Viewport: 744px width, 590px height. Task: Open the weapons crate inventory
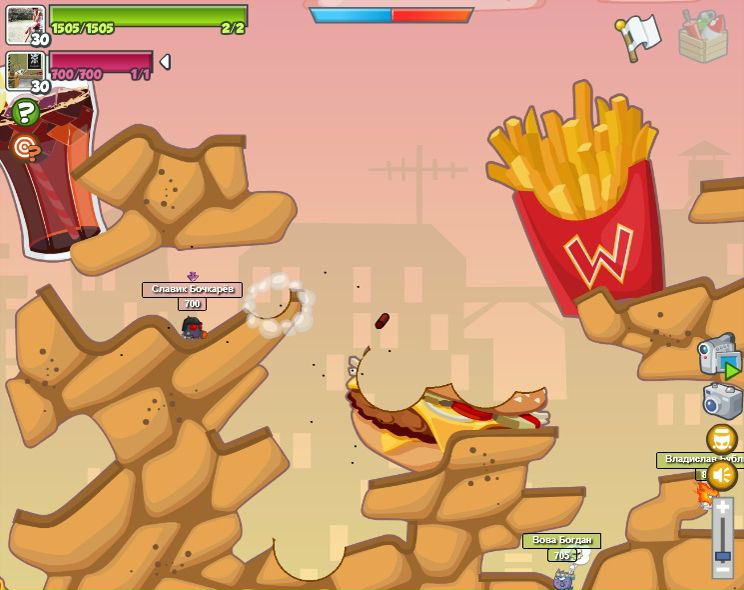[x=702, y=36]
